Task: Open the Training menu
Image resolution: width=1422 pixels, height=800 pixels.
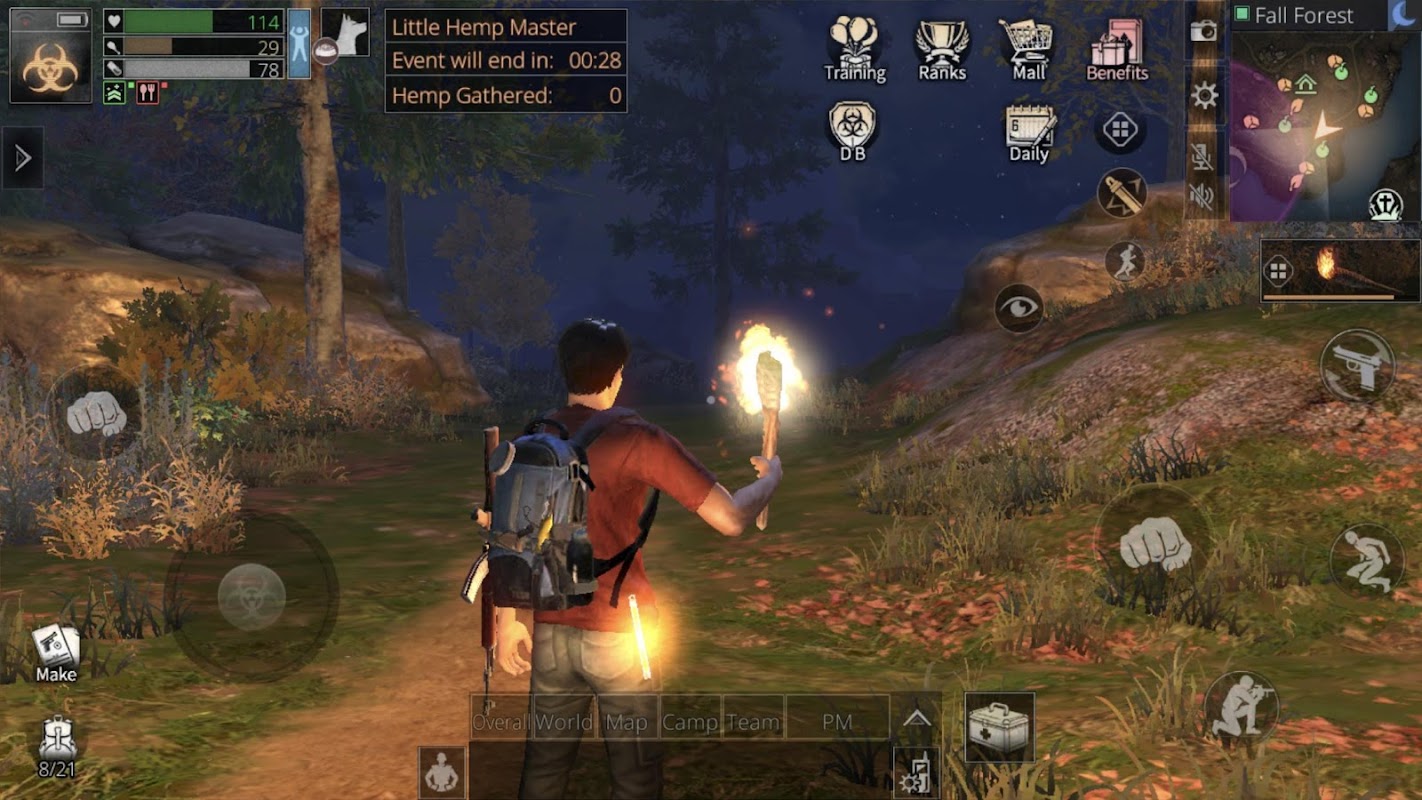Action: click(x=854, y=48)
